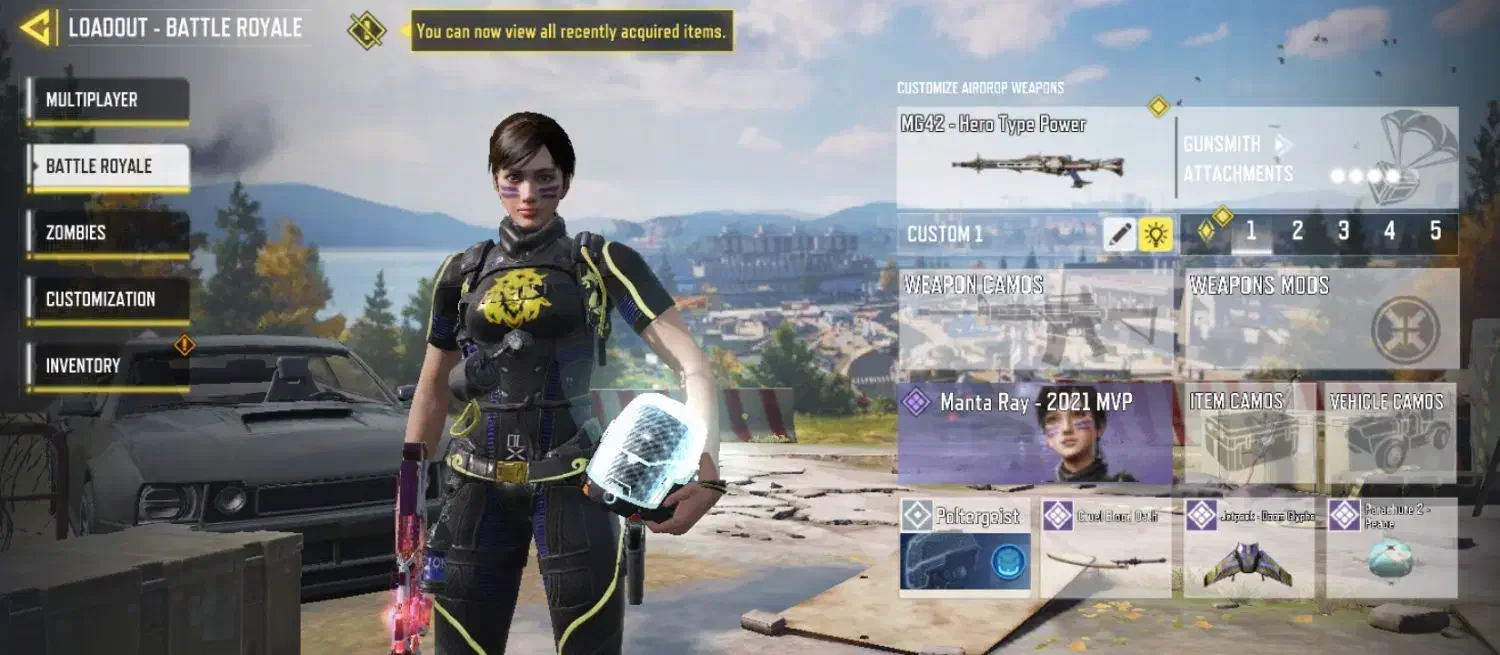1500x655 pixels.
Task: Open the Customization section
Action: [108, 299]
